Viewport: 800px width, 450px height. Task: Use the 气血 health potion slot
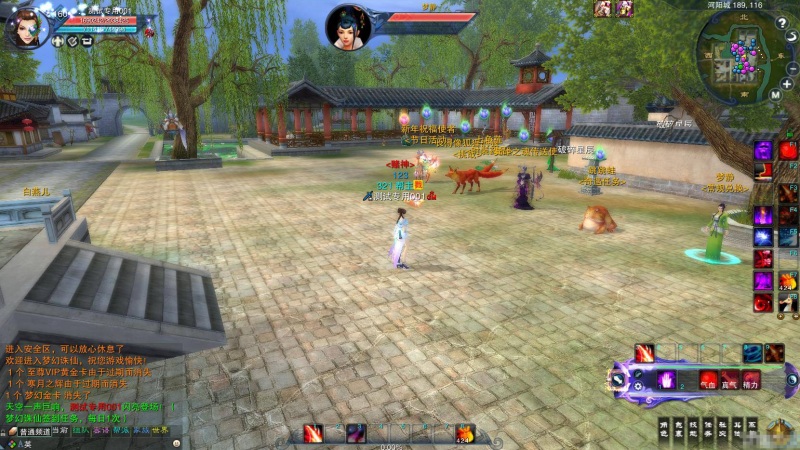(x=708, y=380)
